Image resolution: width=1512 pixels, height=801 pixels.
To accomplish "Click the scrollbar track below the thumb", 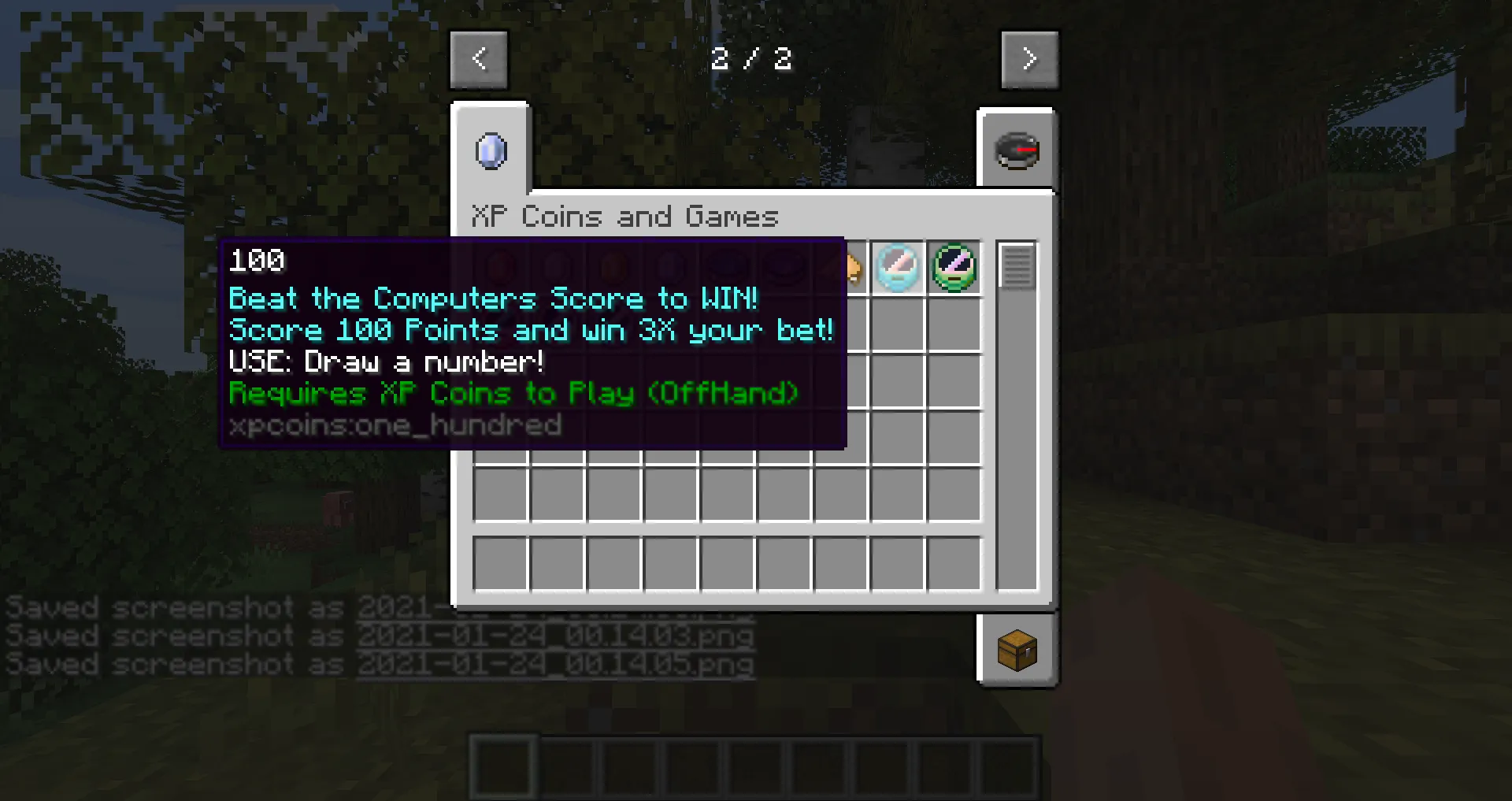I will (1016, 441).
